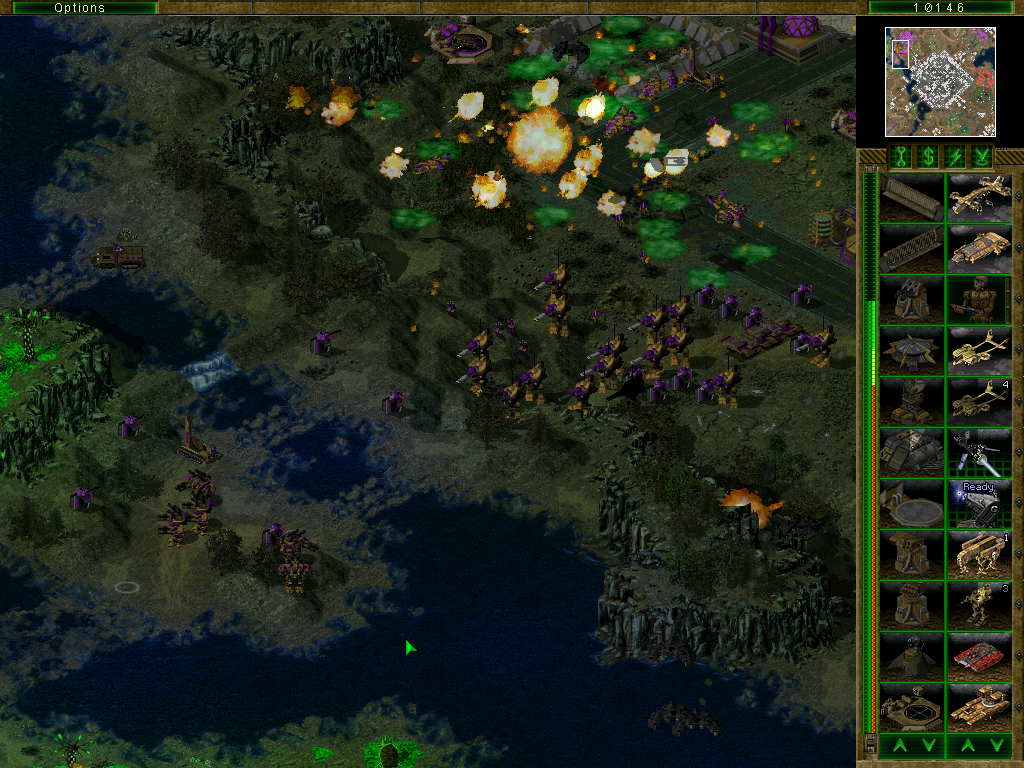Activate the wrench repair mode button
This screenshot has height=768, width=1024.
click(x=899, y=156)
